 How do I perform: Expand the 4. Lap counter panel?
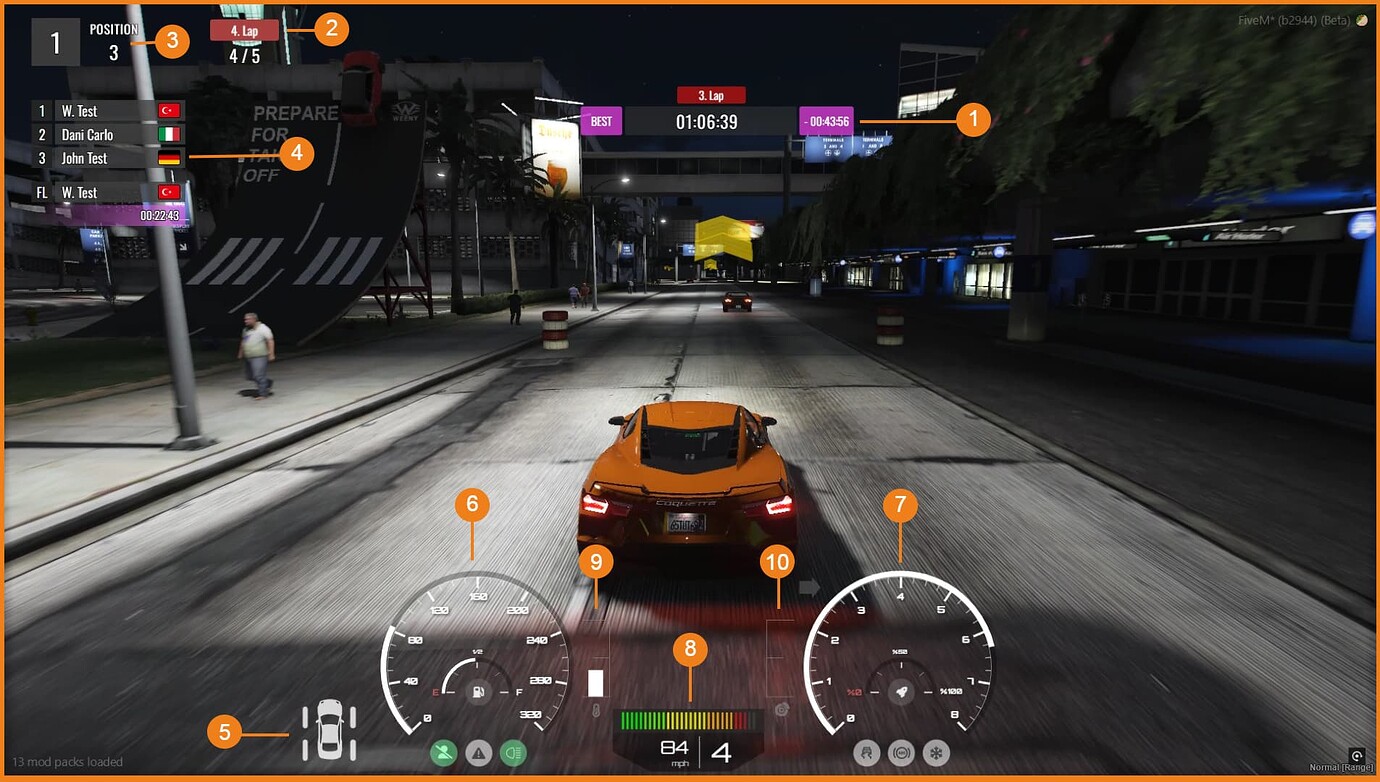pos(247,31)
